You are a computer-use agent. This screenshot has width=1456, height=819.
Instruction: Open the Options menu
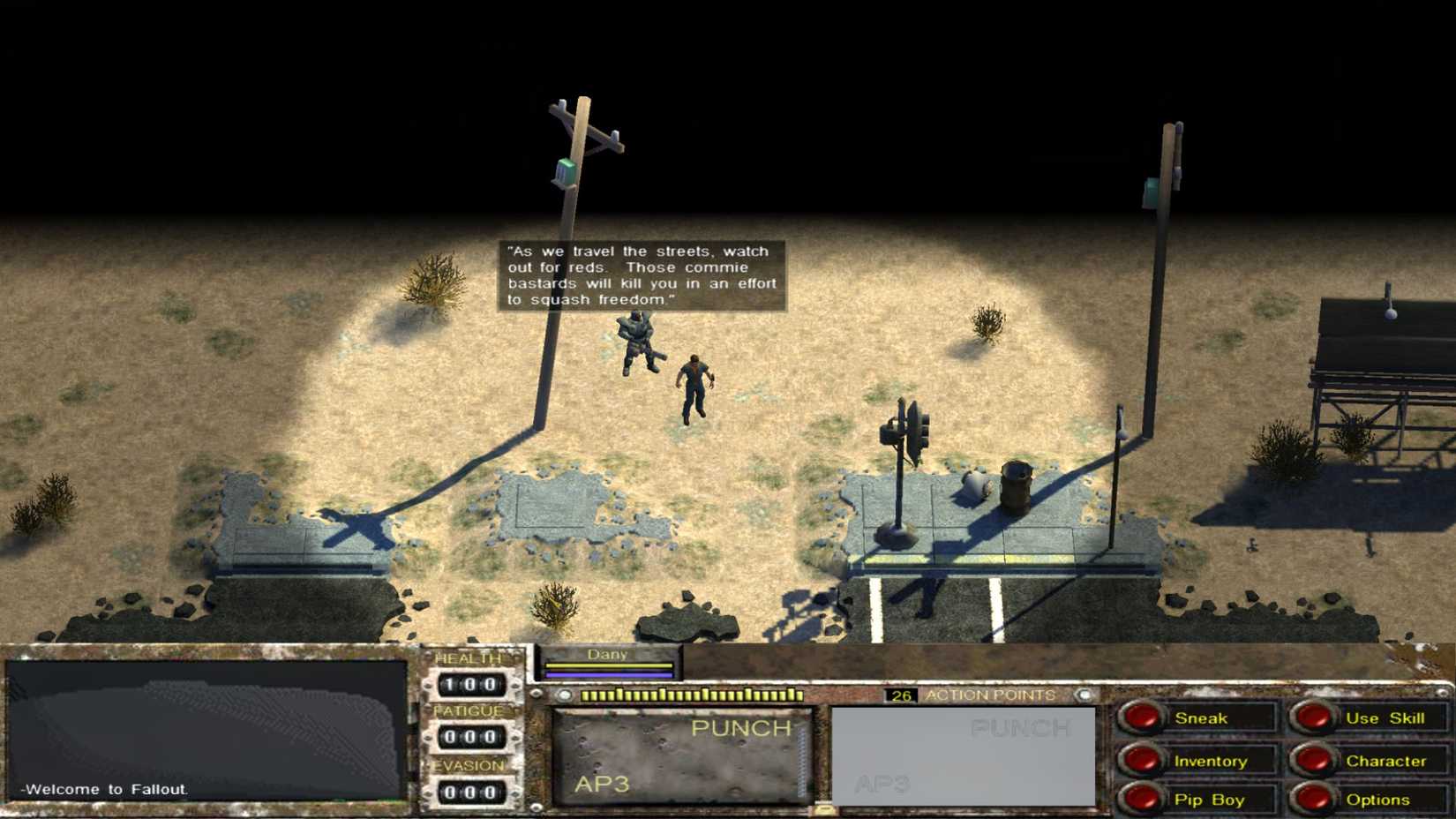(x=1379, y=799)
